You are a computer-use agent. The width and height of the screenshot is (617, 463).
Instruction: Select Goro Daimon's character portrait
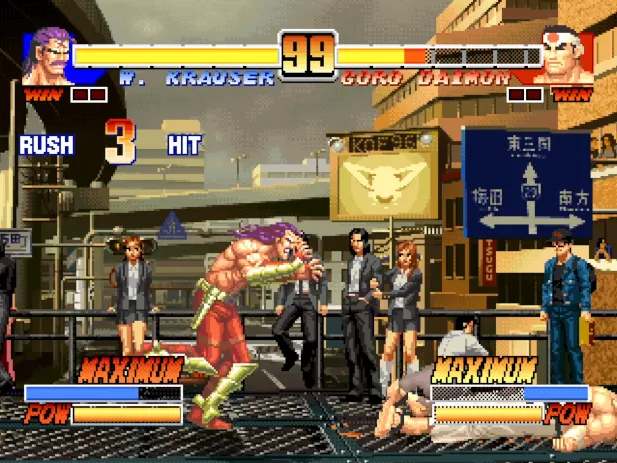tap(566, 56)
